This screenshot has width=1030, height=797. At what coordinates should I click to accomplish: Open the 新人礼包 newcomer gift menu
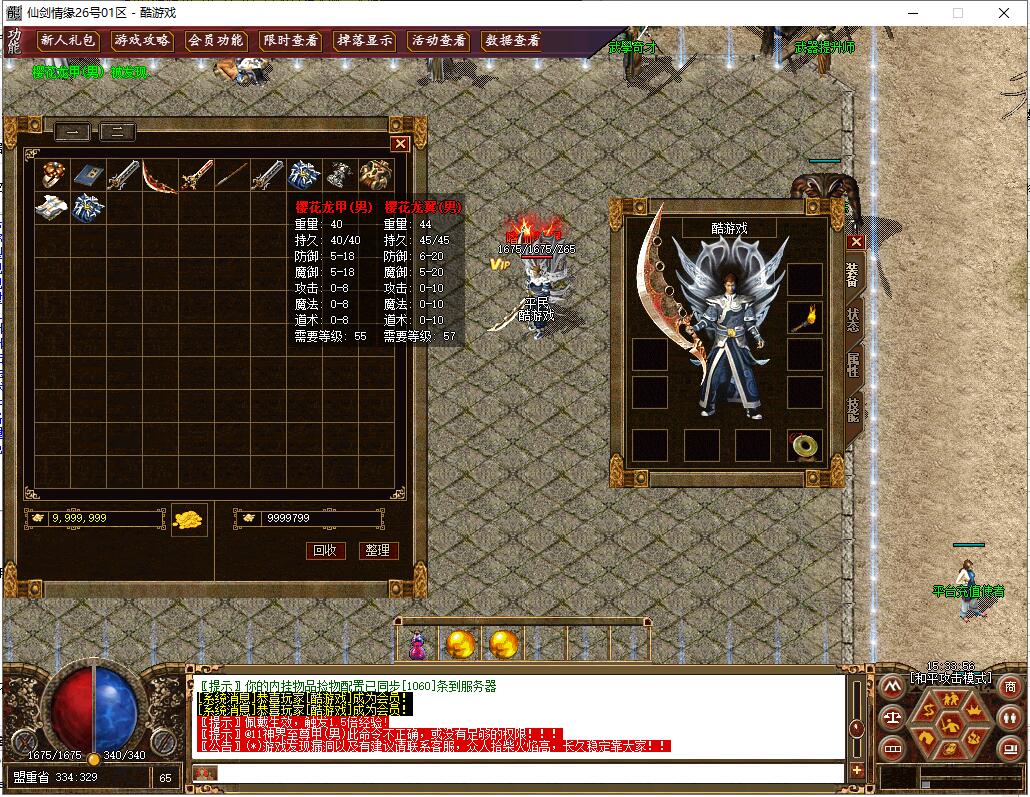(69, 41)
